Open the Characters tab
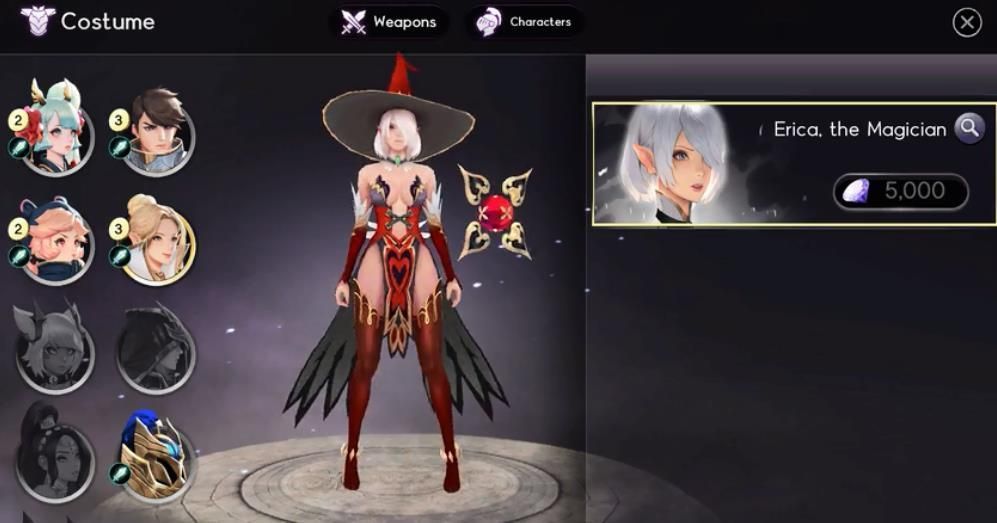 [x=525, y=22]
